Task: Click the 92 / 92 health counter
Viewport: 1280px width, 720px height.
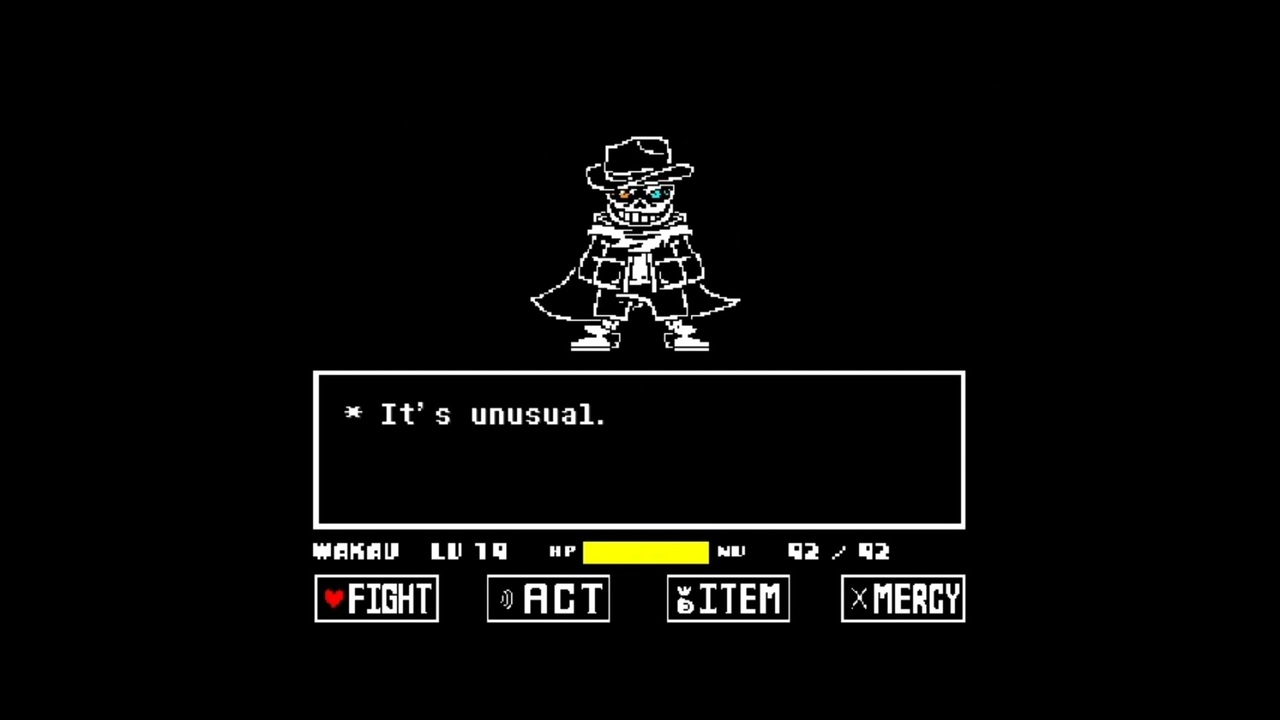Action: [x=838, y=551]
